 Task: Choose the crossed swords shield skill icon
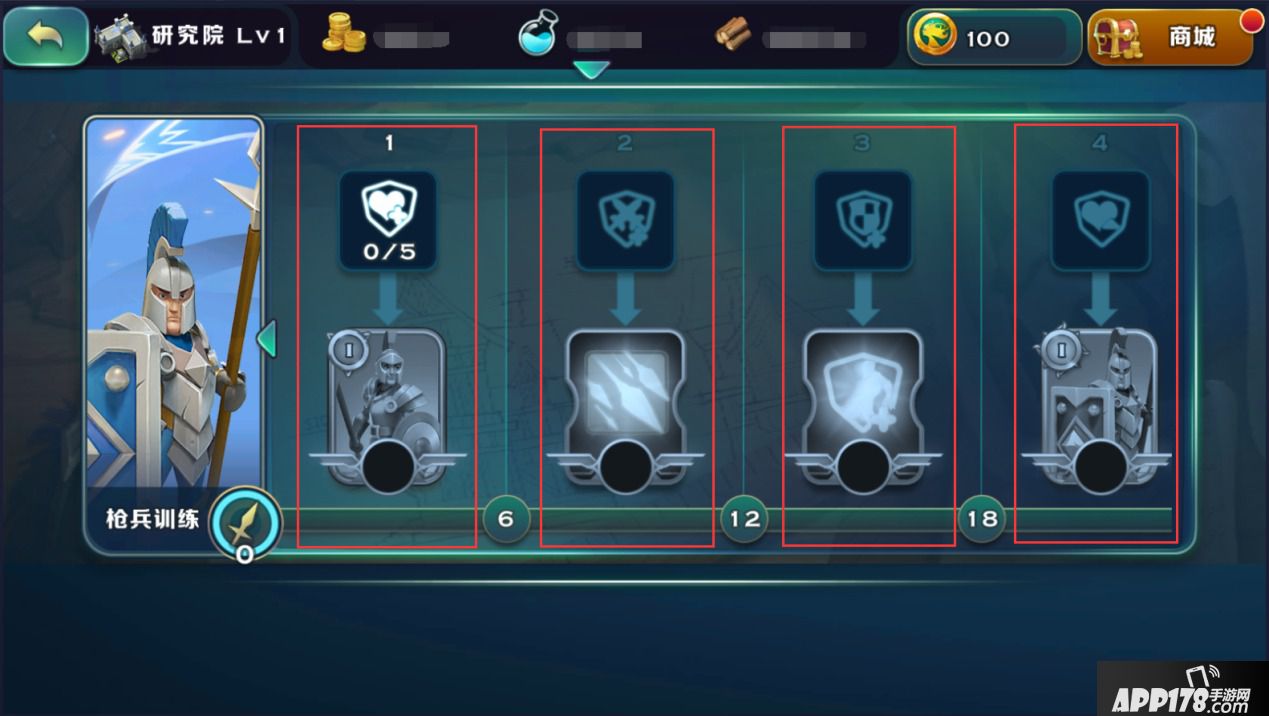click(625, 220)
